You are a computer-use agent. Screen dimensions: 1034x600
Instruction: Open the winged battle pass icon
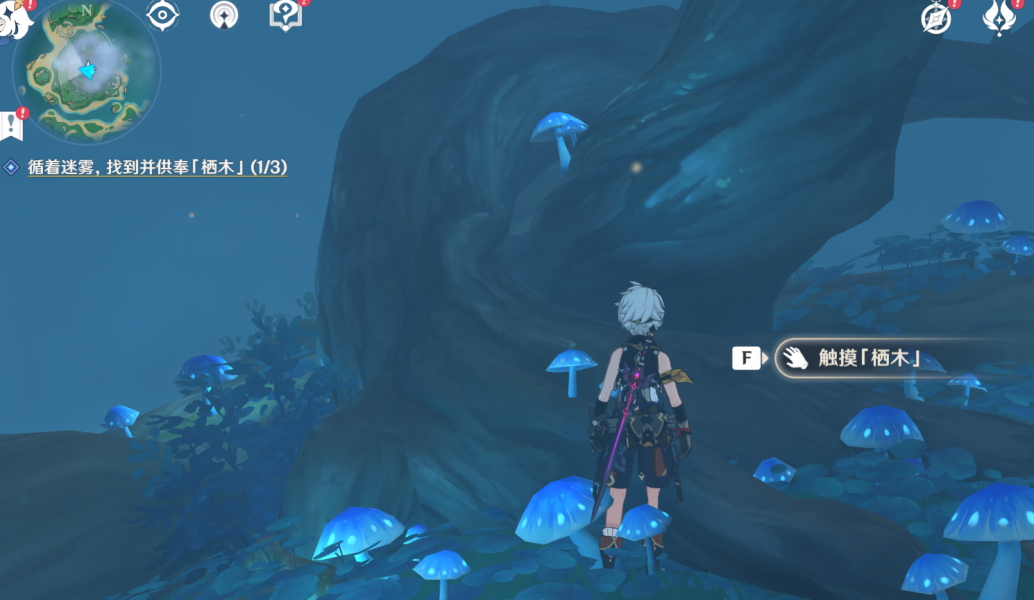point(998,18)
